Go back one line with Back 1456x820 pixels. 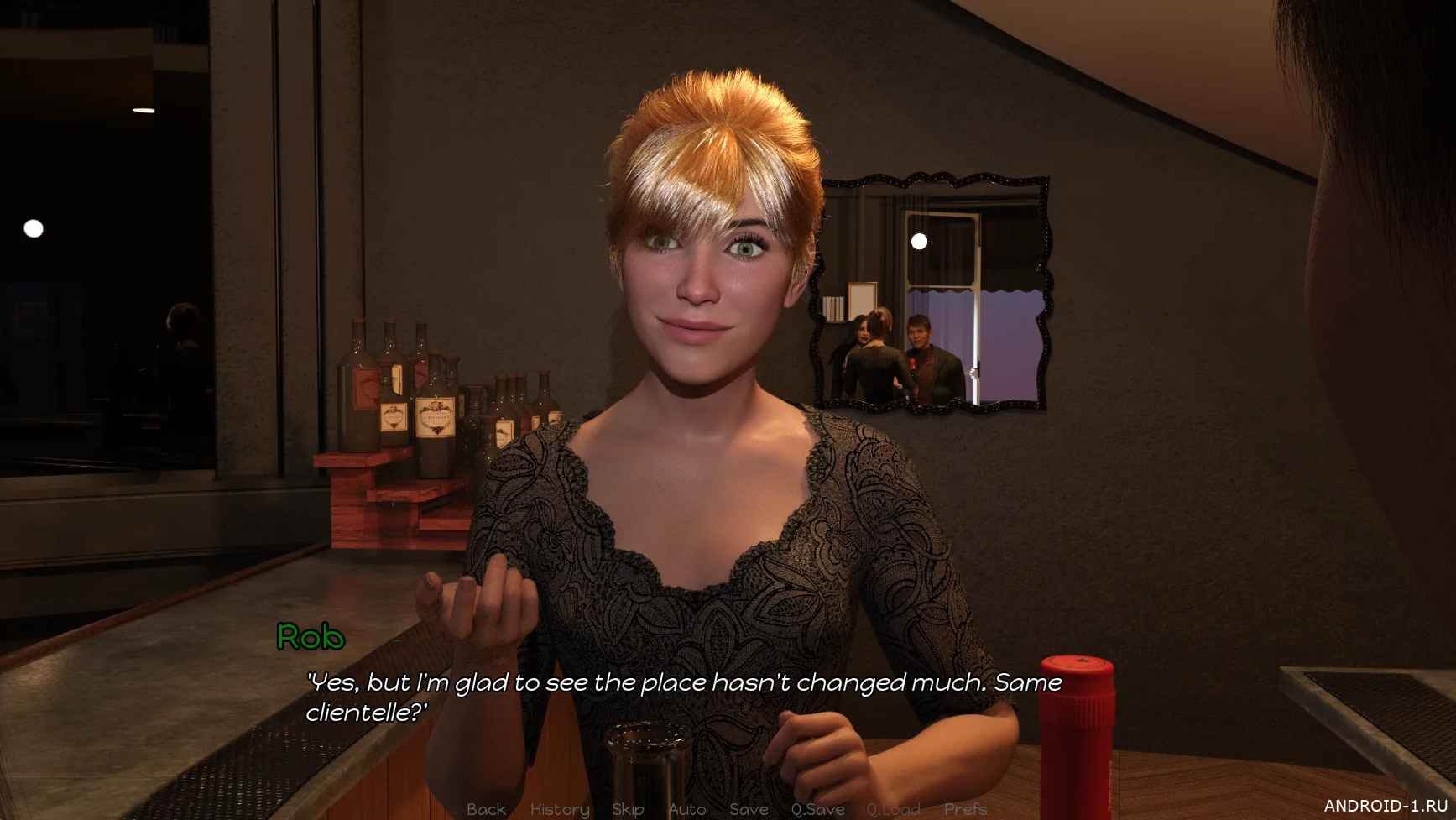pyautogui.click(x=486, y=809)
